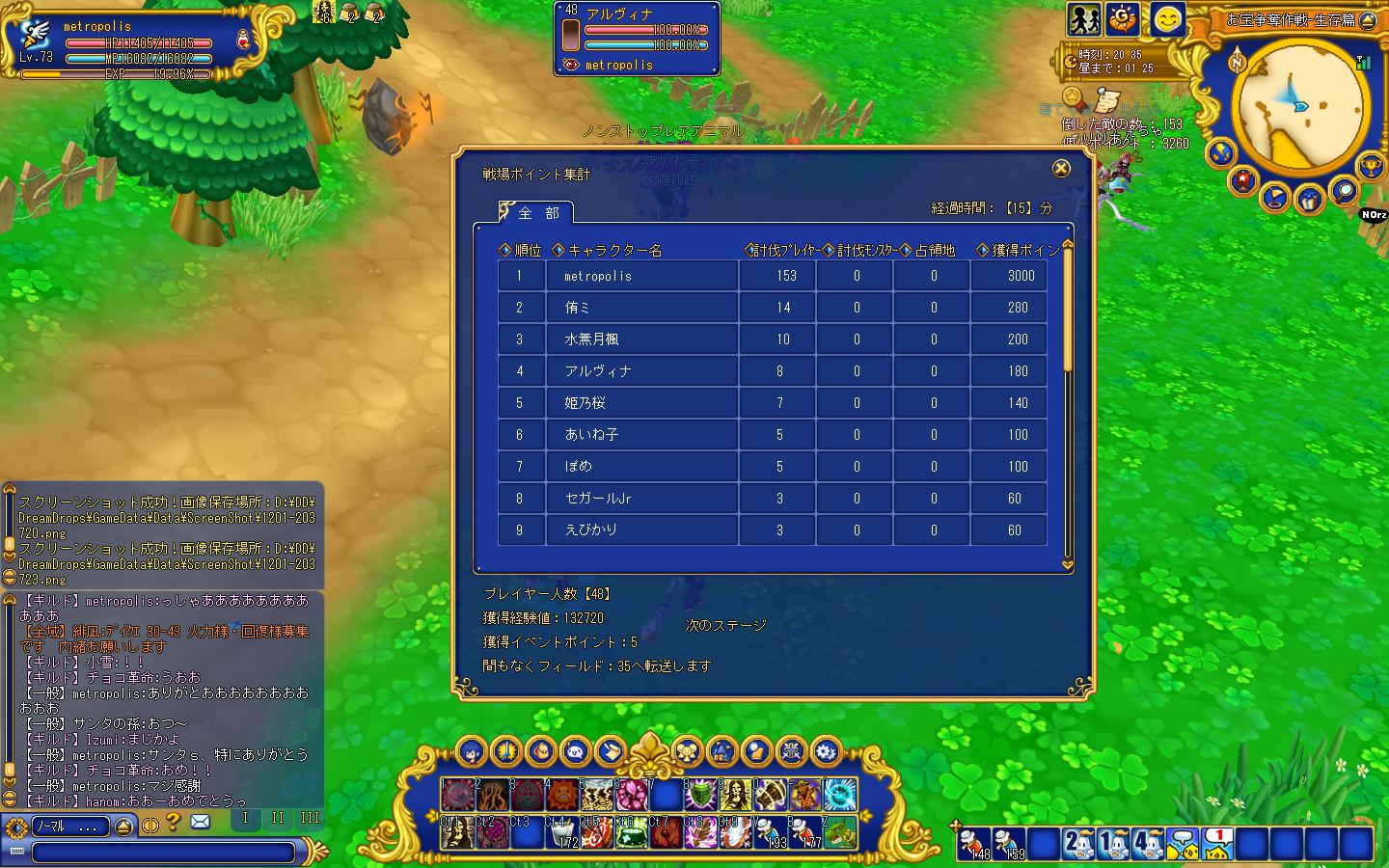
Task: Switch to the 全部 tab in the points window
Action: pyautogui.click(x=533, y=213)
